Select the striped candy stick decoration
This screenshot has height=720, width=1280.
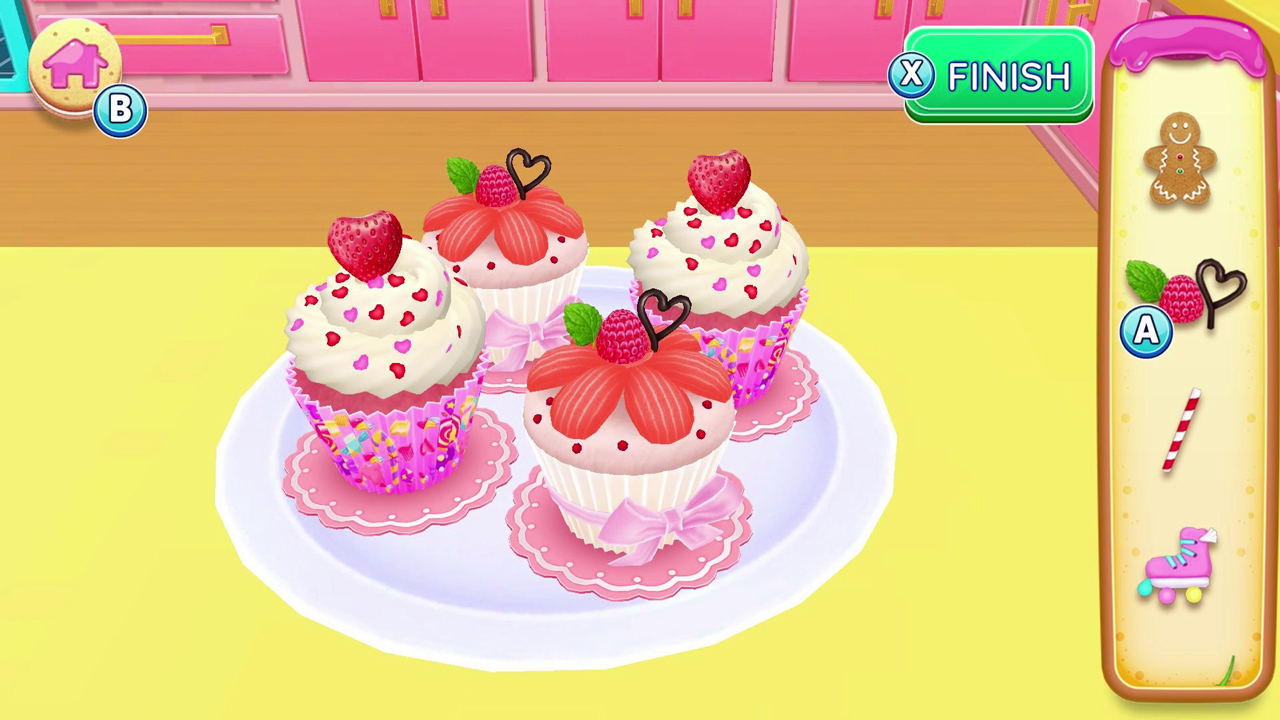(x=1182, y=430)
